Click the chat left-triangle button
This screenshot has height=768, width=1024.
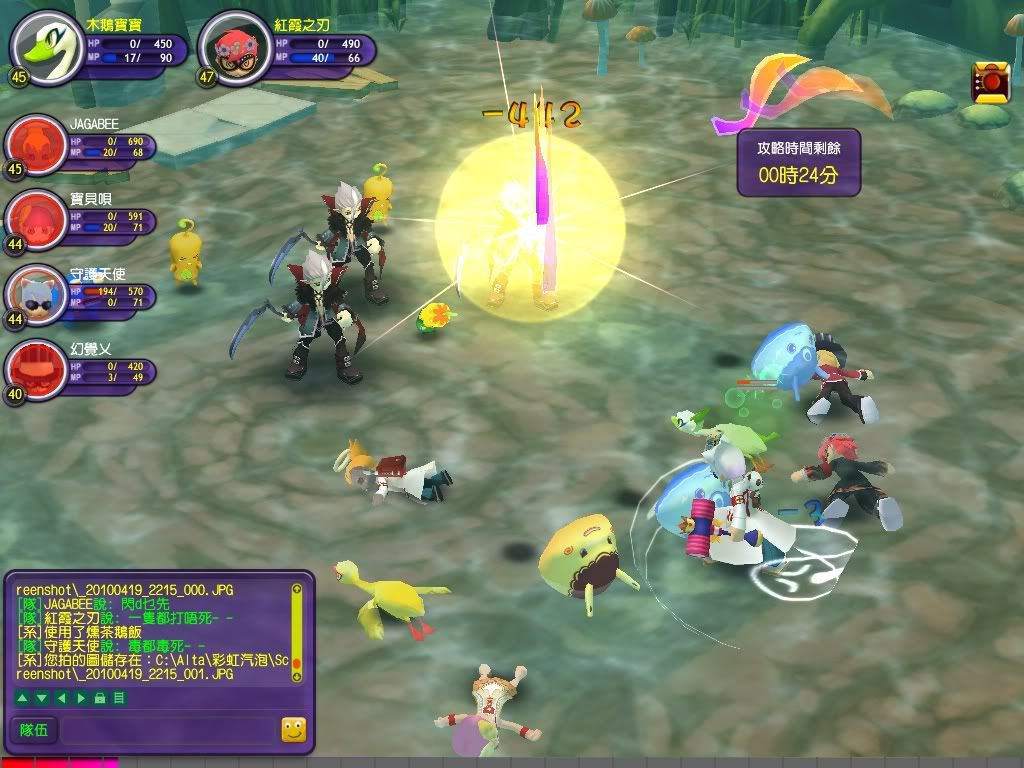[x=60, y=697]
